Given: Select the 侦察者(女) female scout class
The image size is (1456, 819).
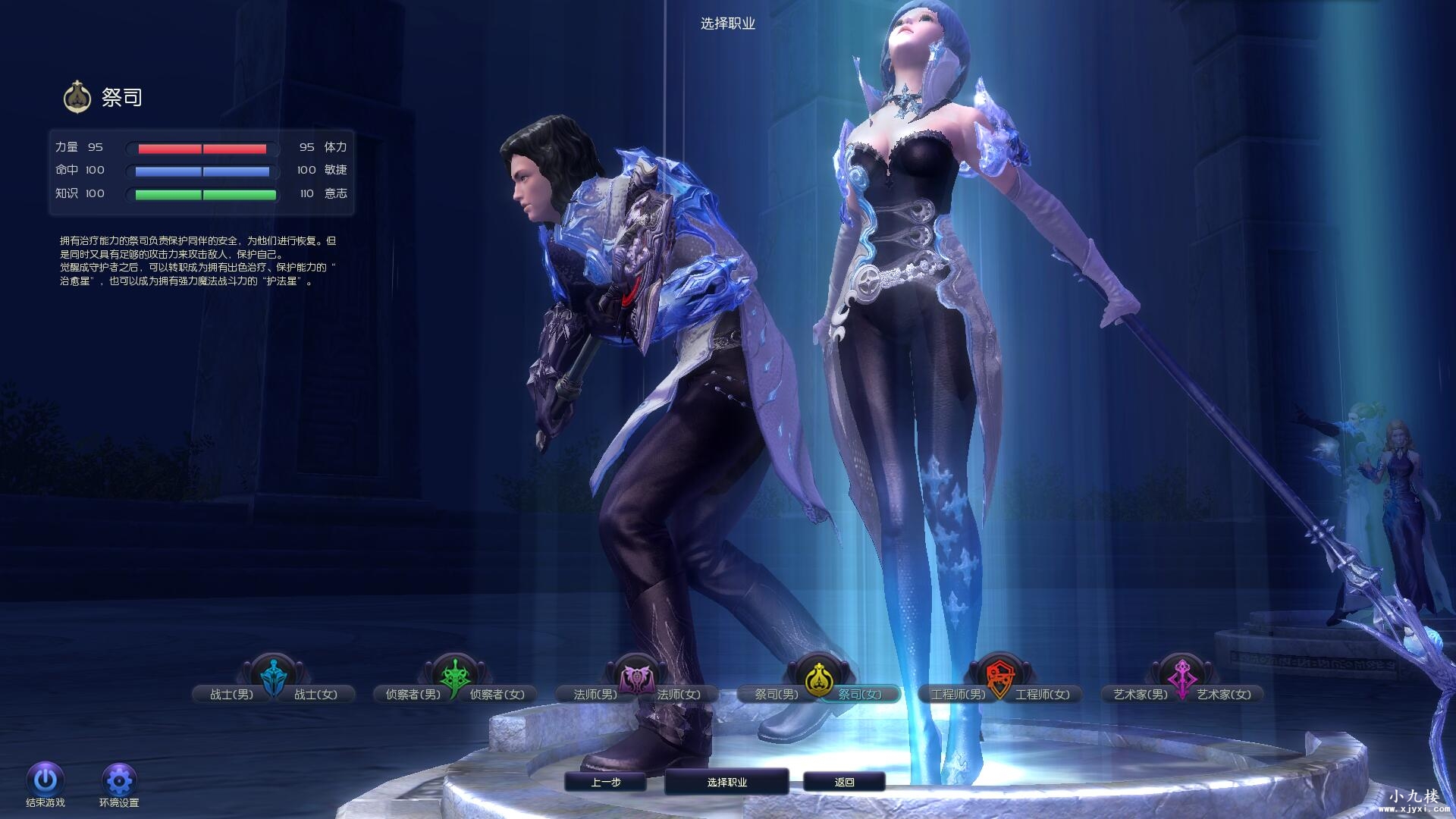Looking at the screenshot, I should [497, 694].
